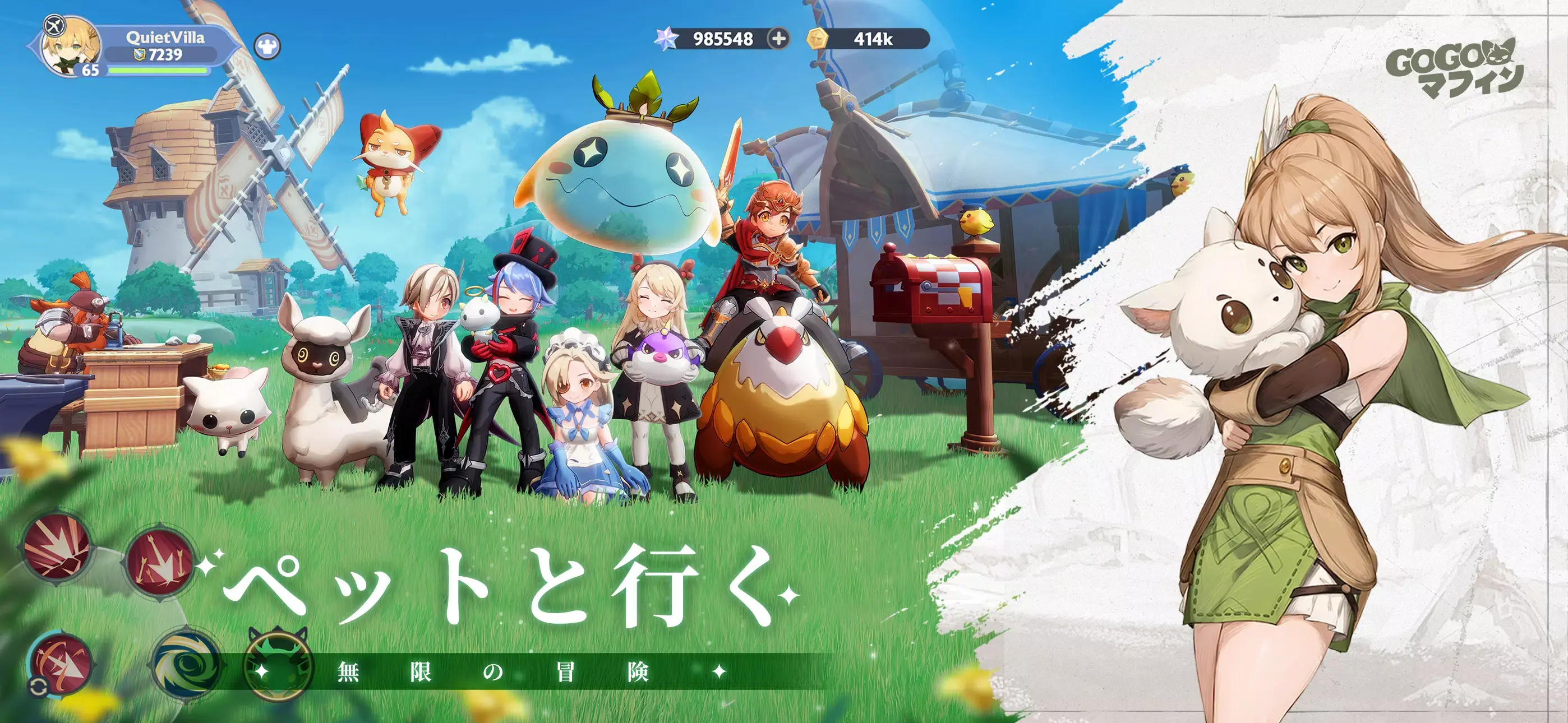Image resolution: width=1568 pixels, height=723 pixels.
Task: Click the 985548 star currency counter
Action: 725,39
